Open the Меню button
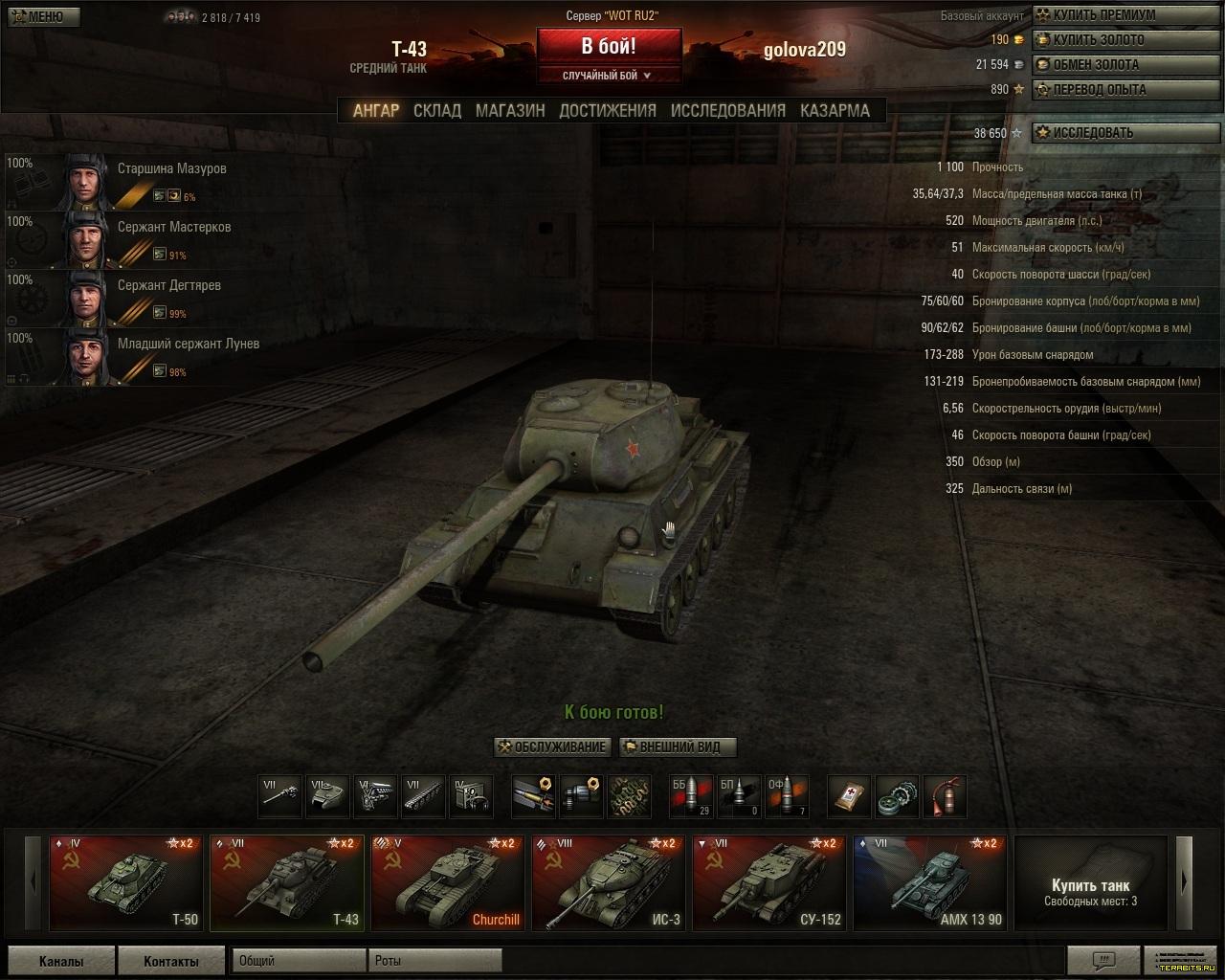 coord(41,17)
